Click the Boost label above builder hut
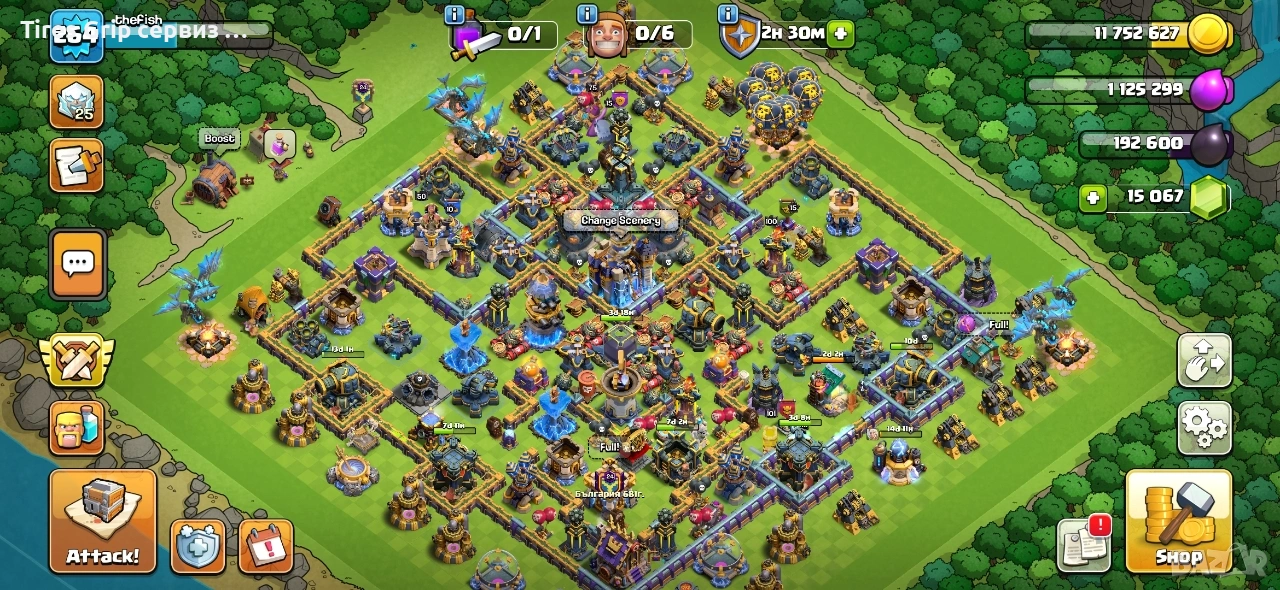1280x590 pixels. (219, 138)
